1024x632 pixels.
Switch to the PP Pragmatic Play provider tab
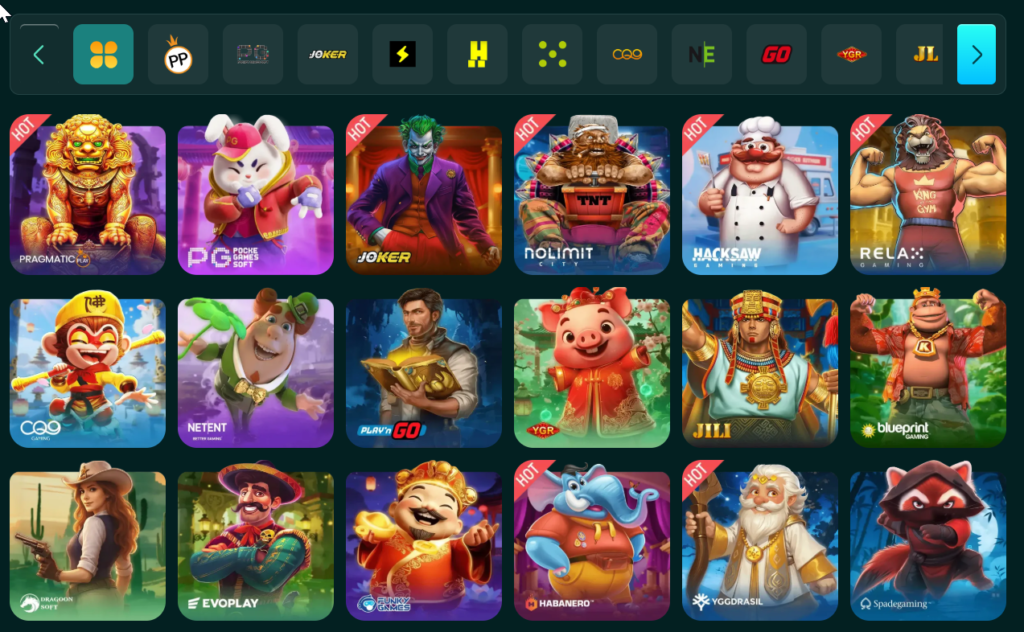(x=178, y=54)
